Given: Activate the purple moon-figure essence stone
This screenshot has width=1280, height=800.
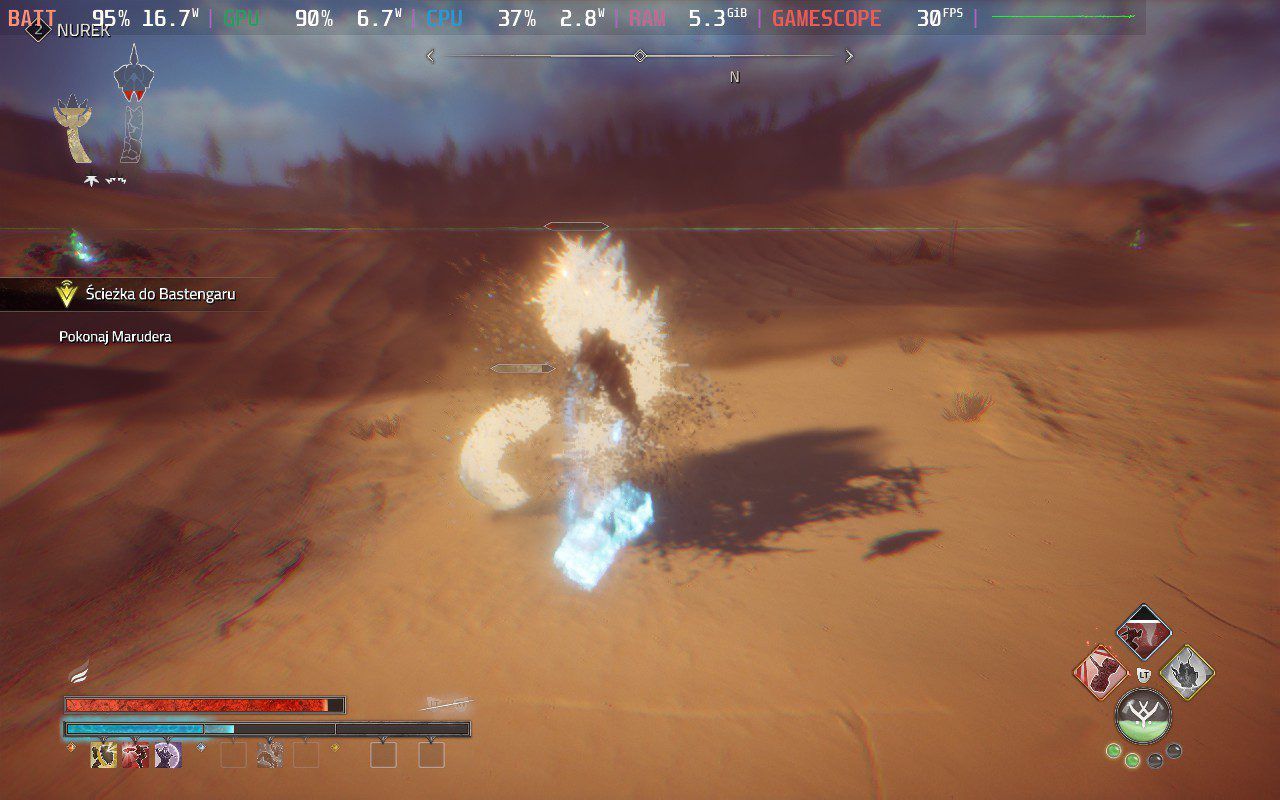Looking at the screenshot, I should [x=167, y=755].
